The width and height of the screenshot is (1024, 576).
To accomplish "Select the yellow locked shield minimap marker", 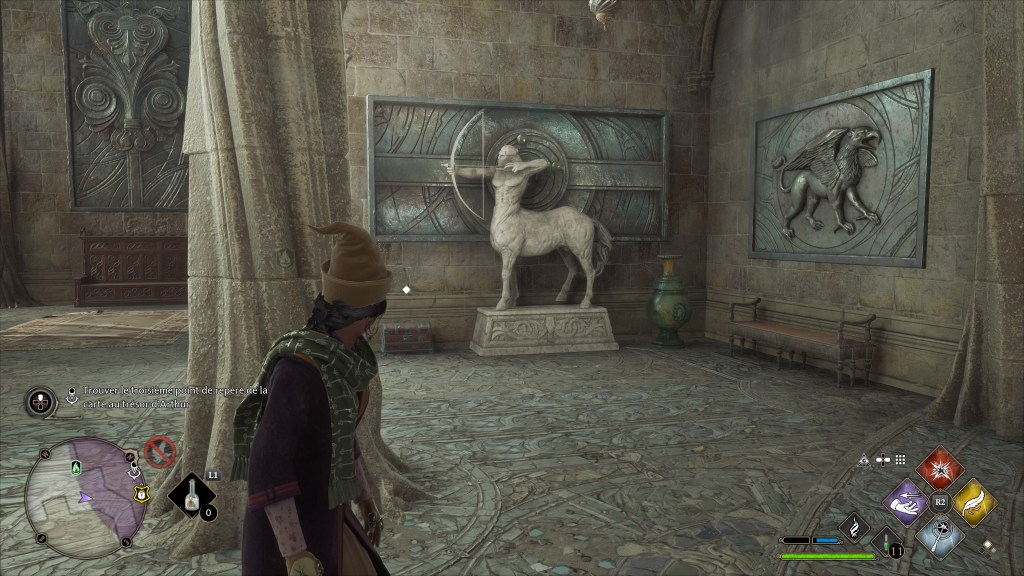I will click(141, 492).
